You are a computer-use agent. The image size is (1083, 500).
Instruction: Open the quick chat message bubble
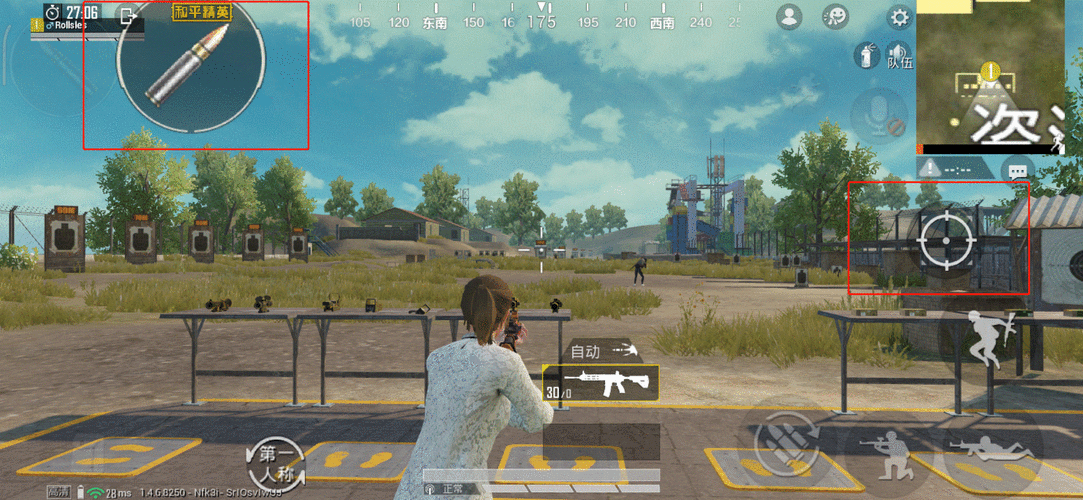click(1018, 170)
